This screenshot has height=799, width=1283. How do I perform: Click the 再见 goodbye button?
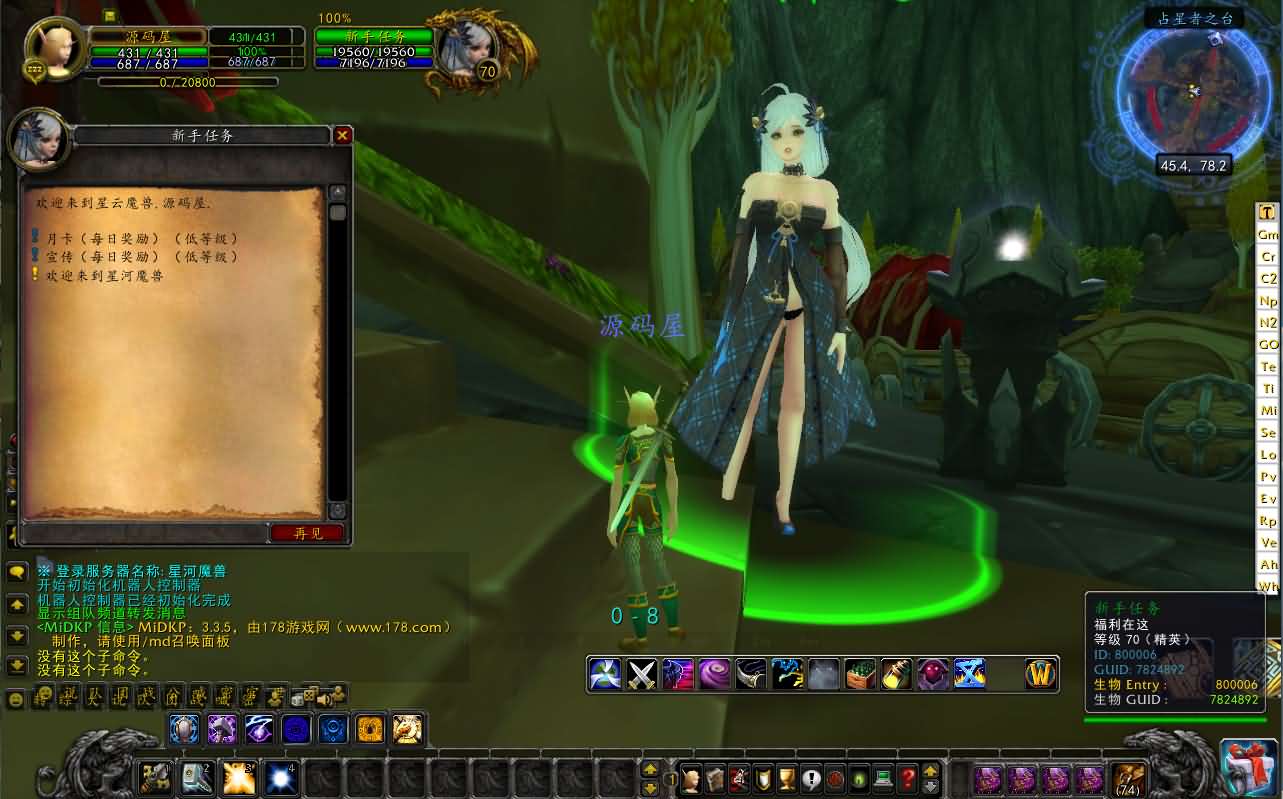click(307, 533)
